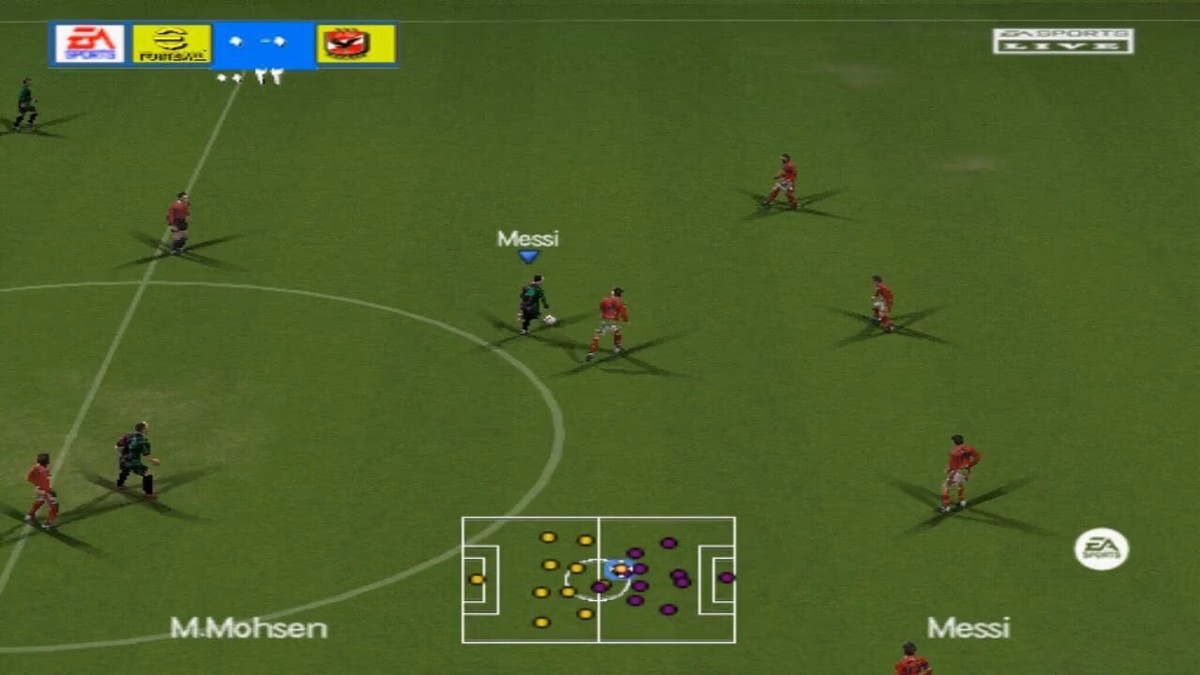Click the red eagle team badge

356,44
